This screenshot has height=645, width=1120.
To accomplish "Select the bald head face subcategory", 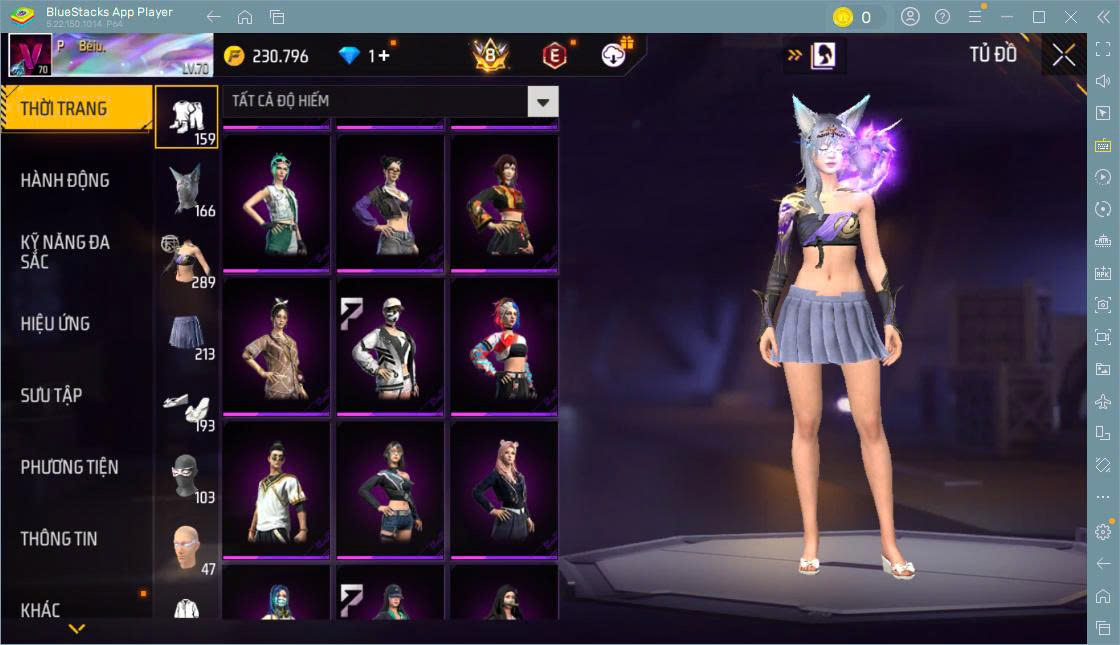I will 187,548.
